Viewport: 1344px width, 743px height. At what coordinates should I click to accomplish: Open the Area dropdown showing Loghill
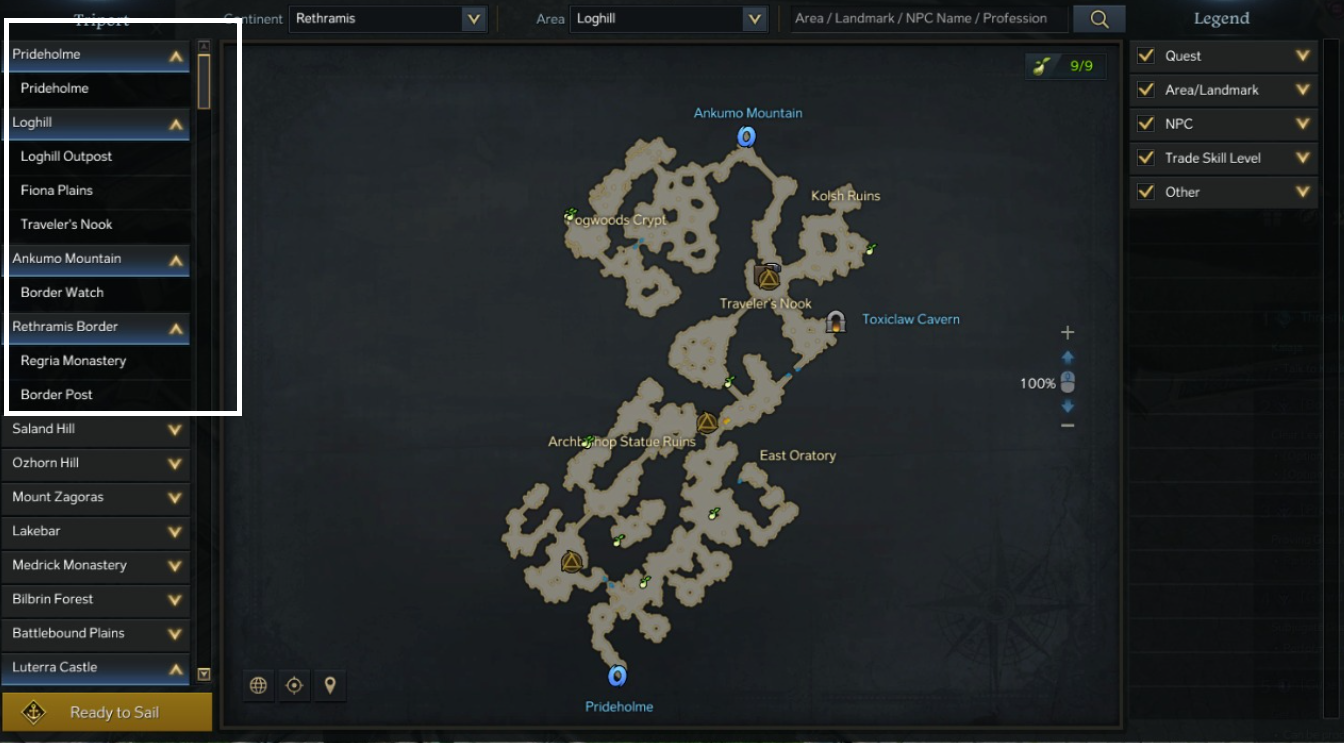click(754, 18)
